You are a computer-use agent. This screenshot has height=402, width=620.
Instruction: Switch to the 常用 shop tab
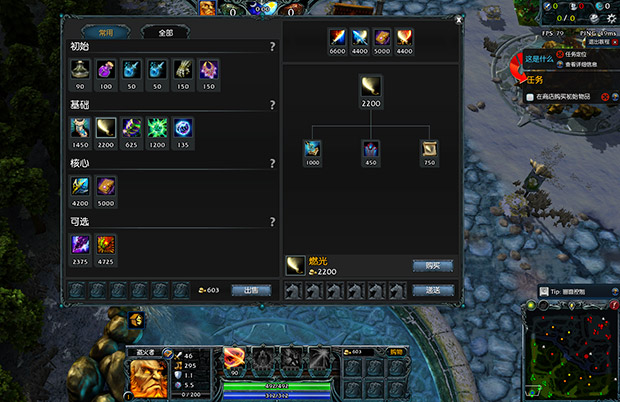[x=103, y=32]
